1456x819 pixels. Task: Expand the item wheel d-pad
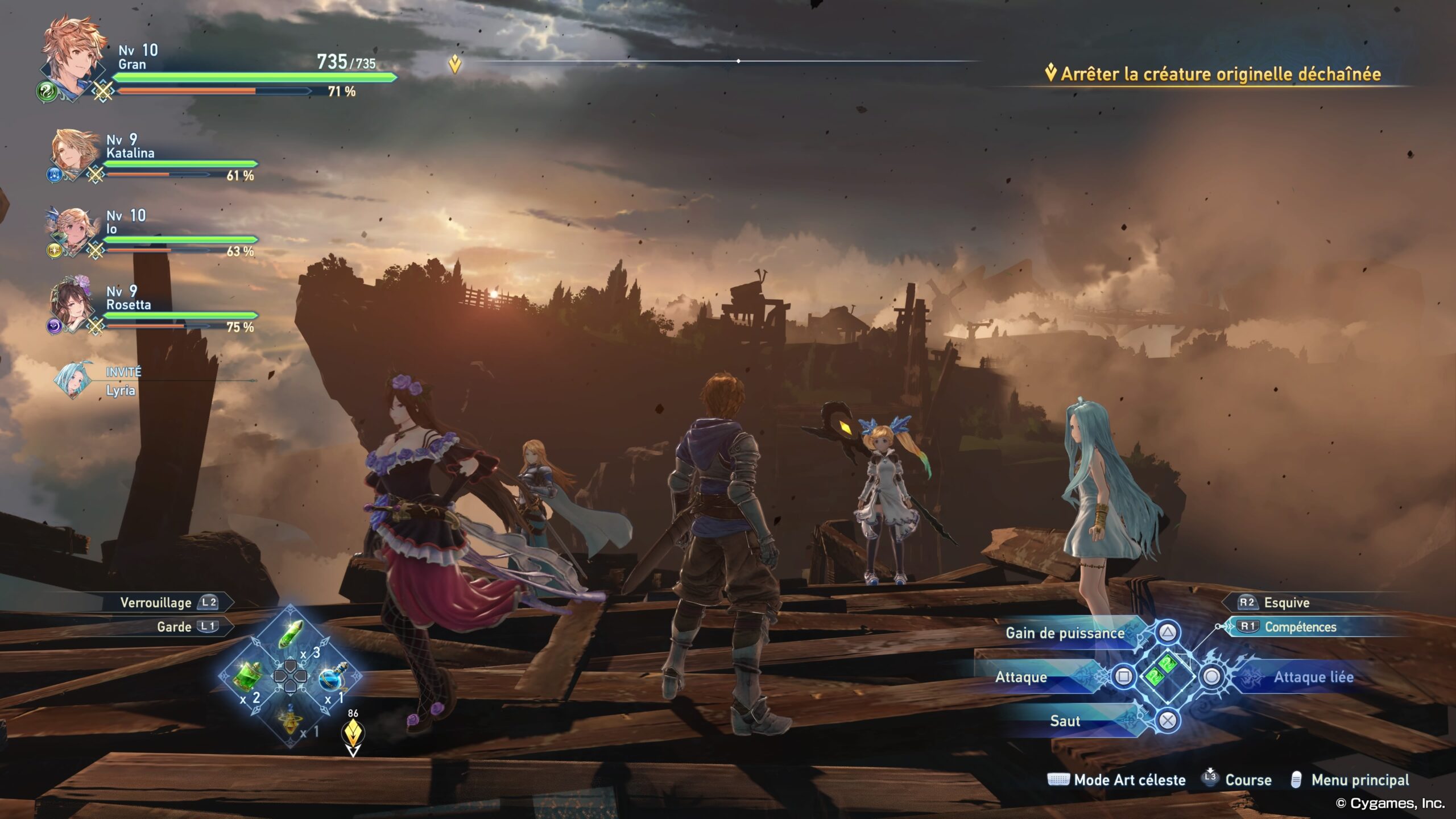[291, 678]
